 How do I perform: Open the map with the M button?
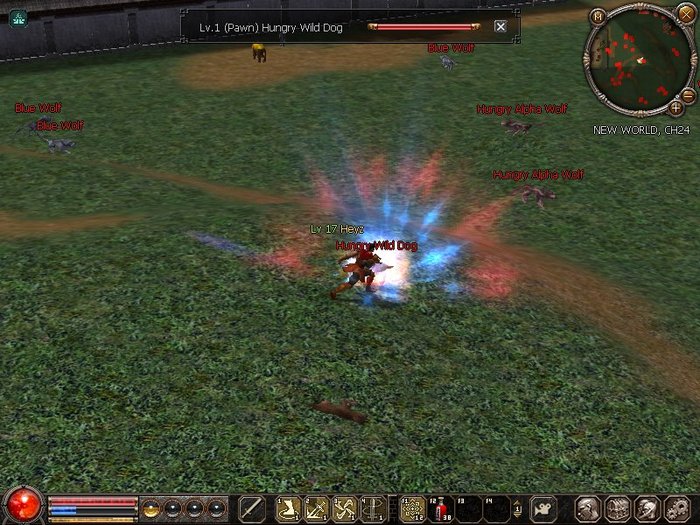(x=598, y=16)
